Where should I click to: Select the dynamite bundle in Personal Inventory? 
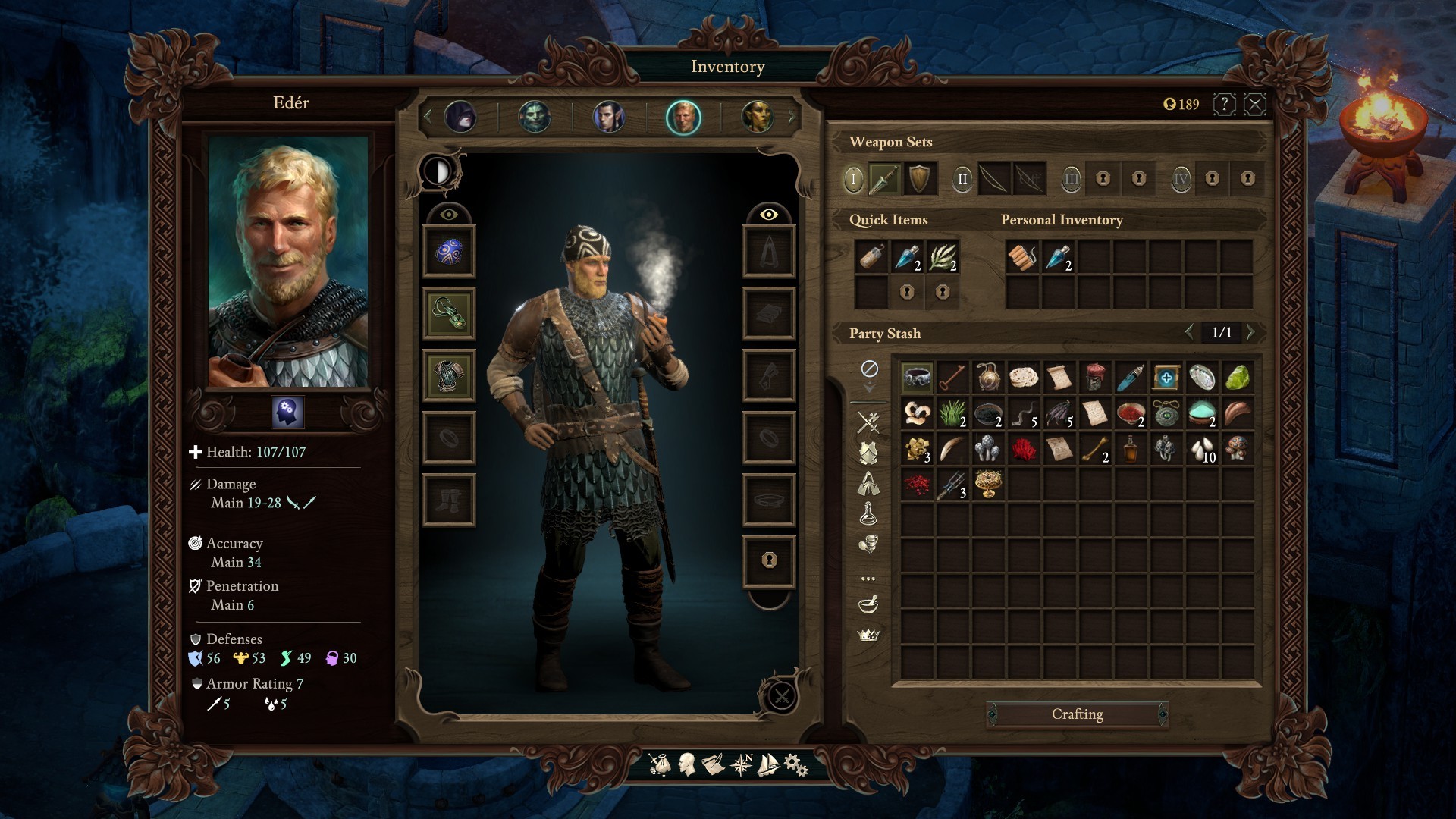[x=1022, y=257]
